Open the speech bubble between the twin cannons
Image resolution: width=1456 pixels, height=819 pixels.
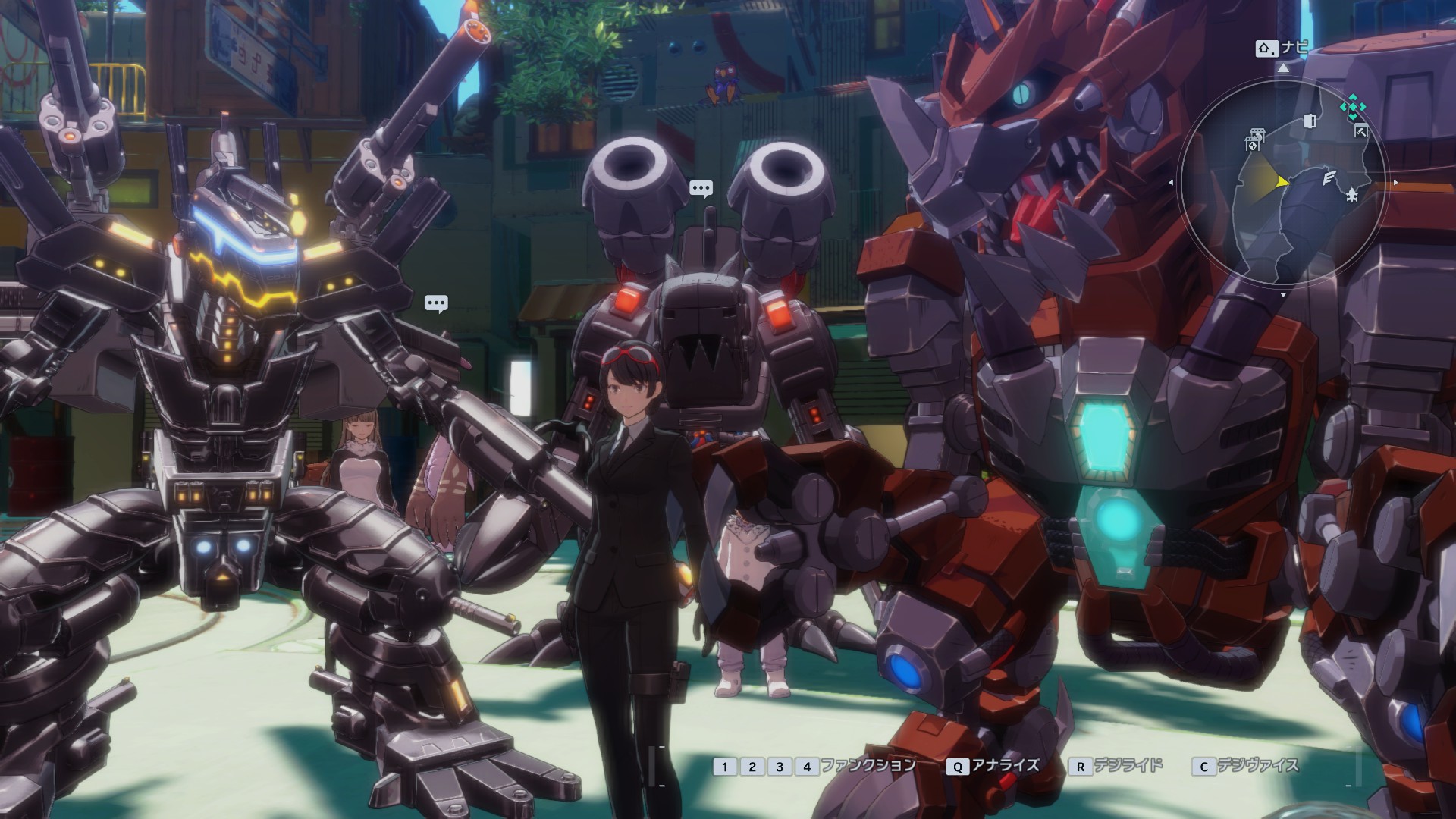click(x=701, y=188)
